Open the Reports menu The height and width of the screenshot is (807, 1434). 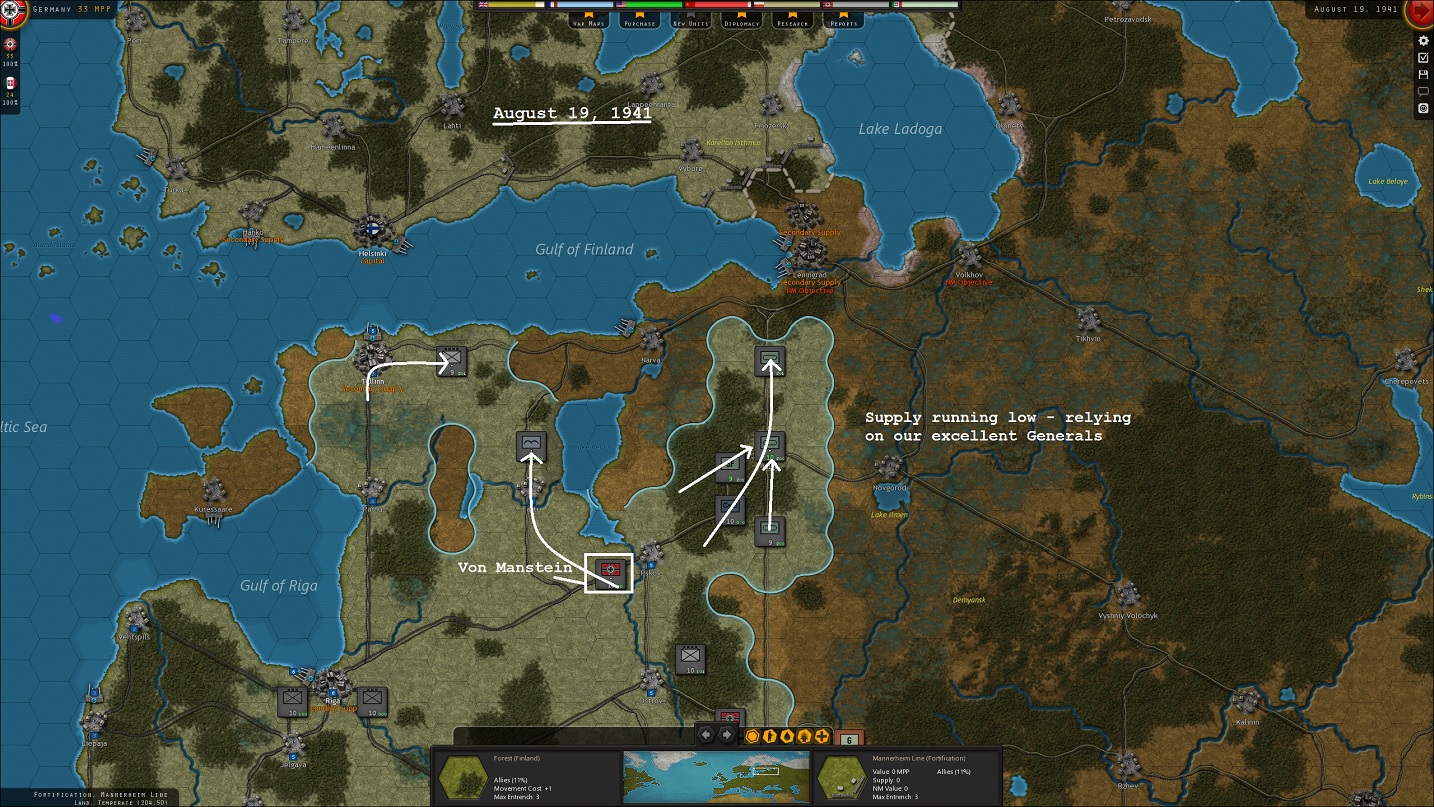(x=844, y=22)
